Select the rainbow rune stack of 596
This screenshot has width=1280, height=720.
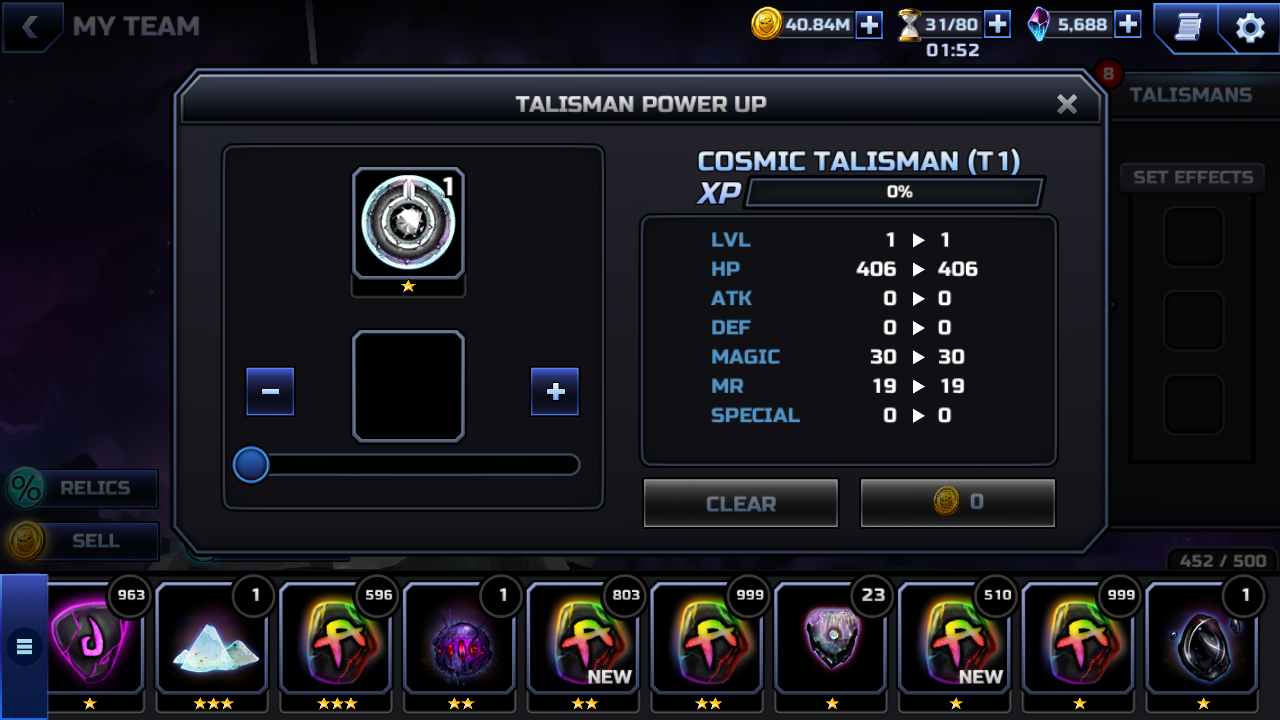[339, 640]
